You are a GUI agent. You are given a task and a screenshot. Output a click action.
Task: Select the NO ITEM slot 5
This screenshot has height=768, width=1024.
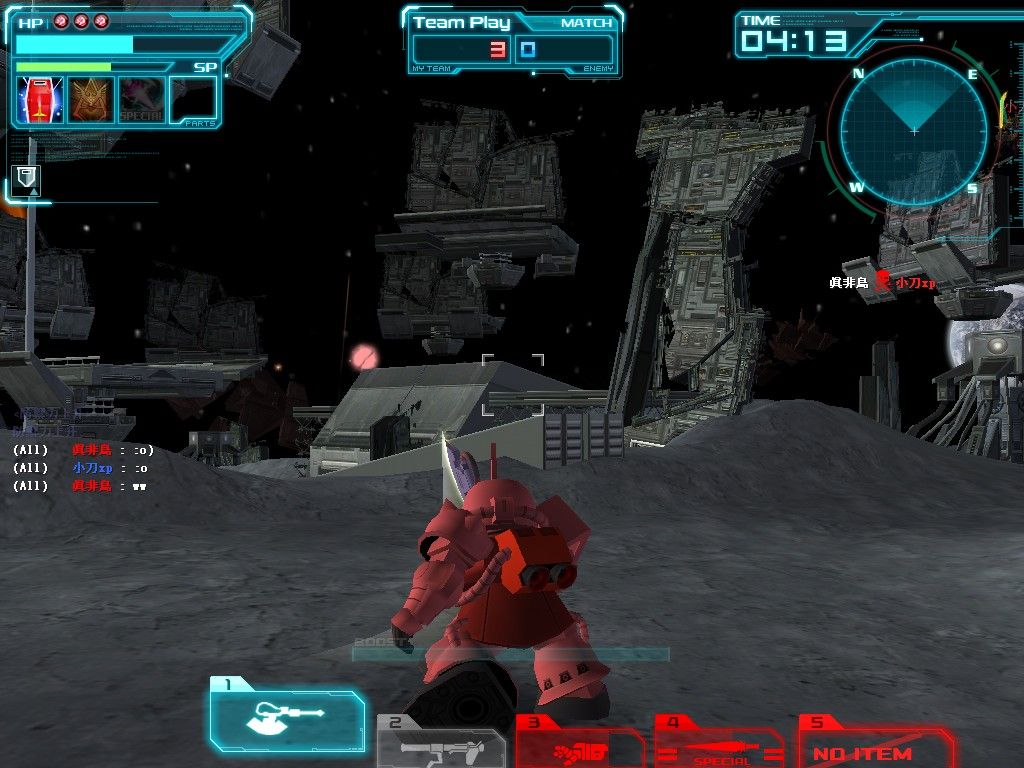874,750
